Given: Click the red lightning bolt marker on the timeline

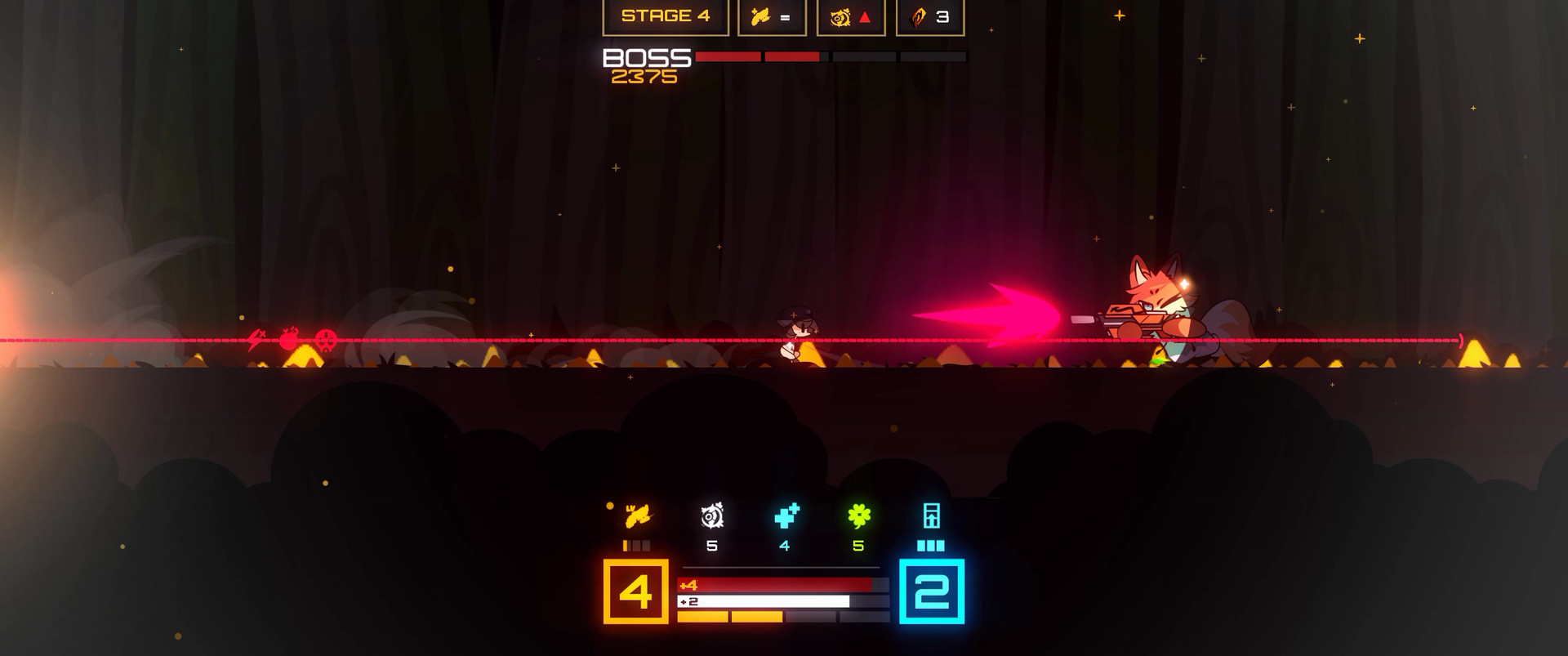Looking at the screenshot, I should point(257,339).
